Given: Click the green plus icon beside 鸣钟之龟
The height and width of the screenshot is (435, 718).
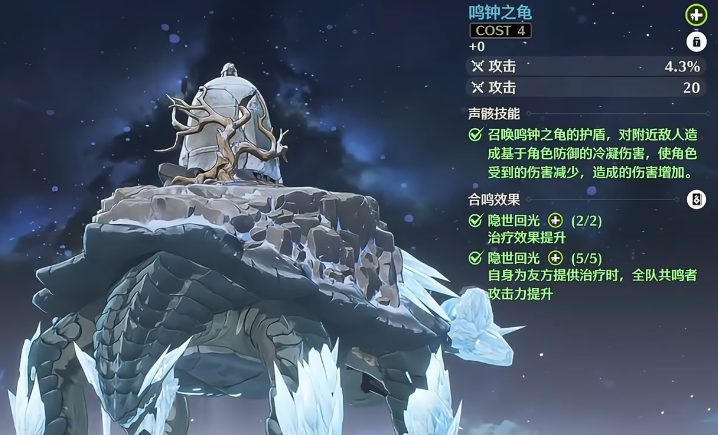Looking at the screenshot, I should coord(696,15).
